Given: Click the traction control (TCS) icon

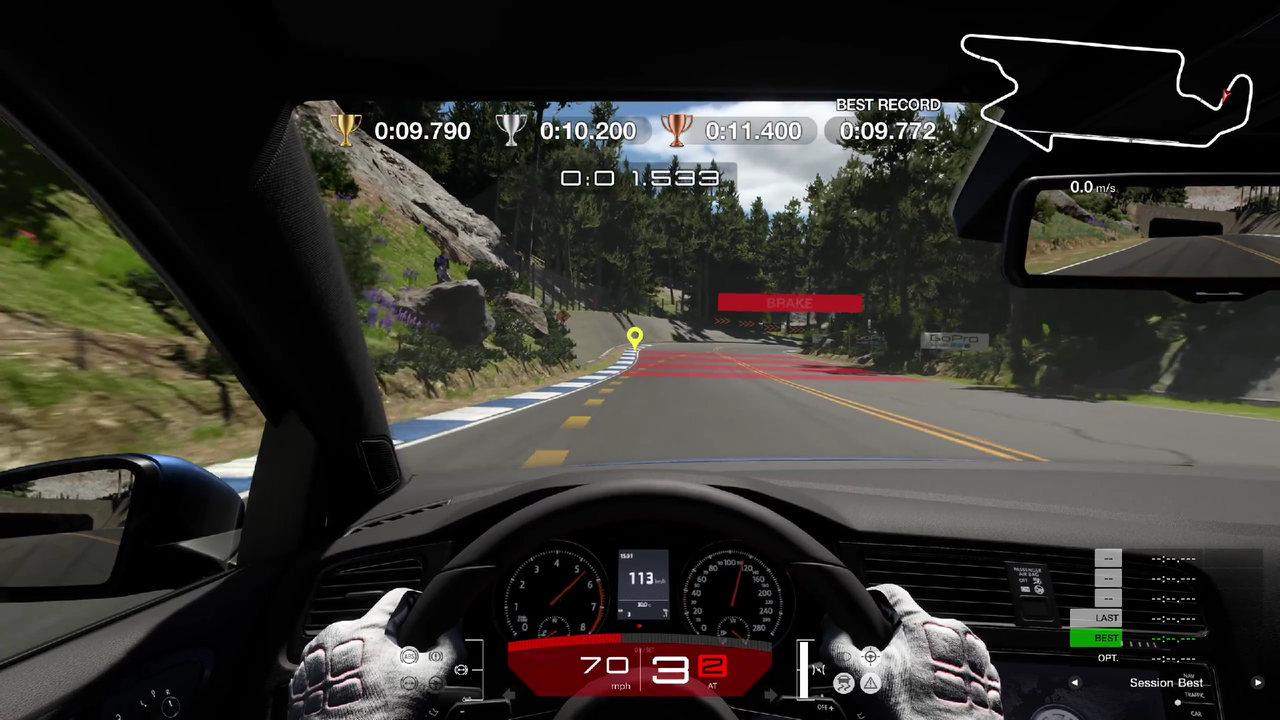Looking at the screenshot, I should tap(843, 683).
